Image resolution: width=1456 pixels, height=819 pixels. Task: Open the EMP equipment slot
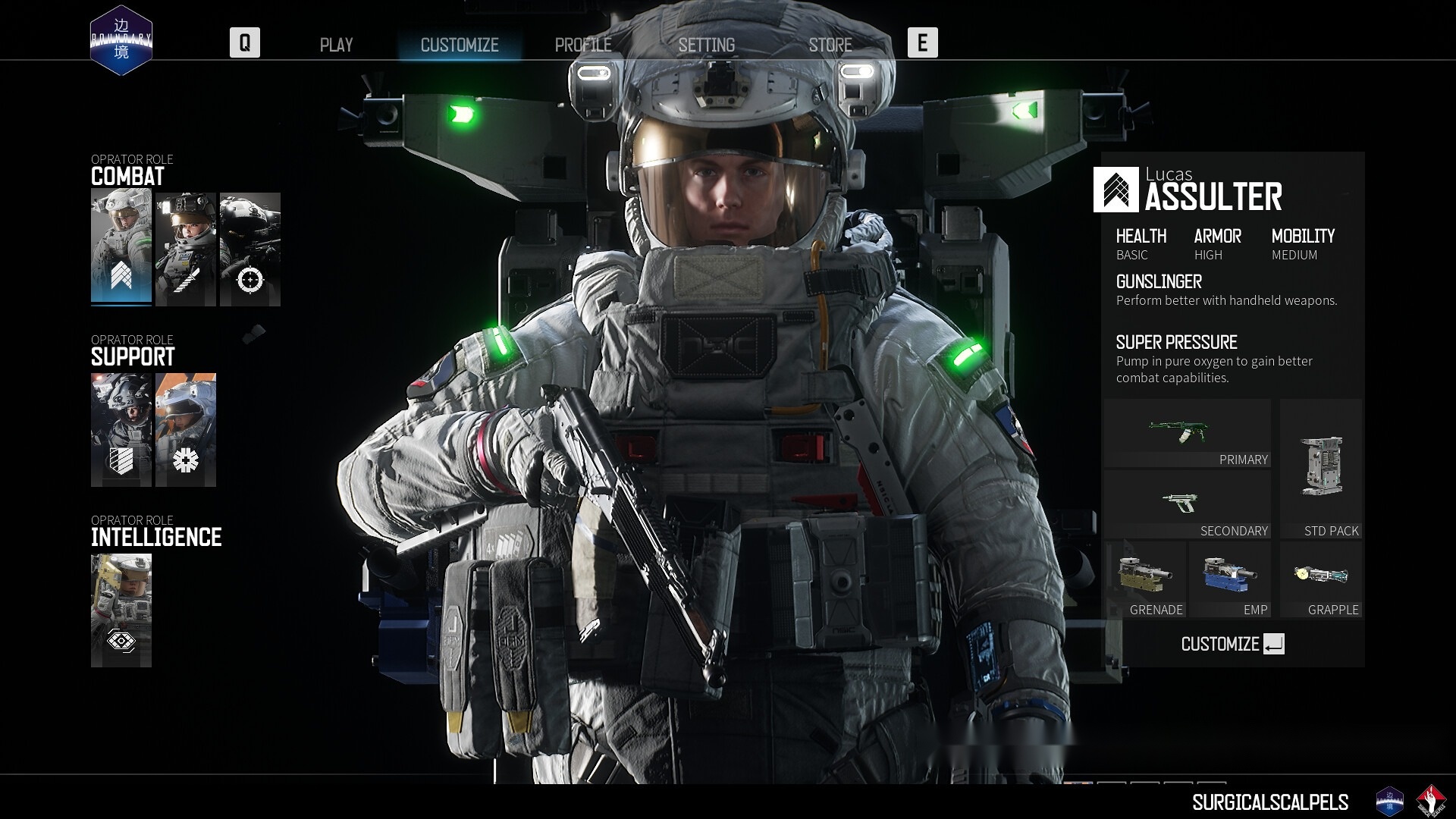coord(1228,579)
